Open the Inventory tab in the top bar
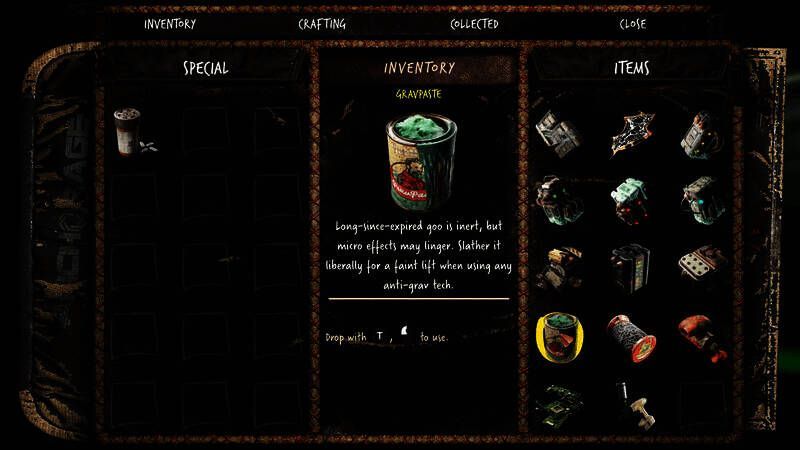Image resolution: width=800 pixels, height=450 pixels. (x=170, y=24)
